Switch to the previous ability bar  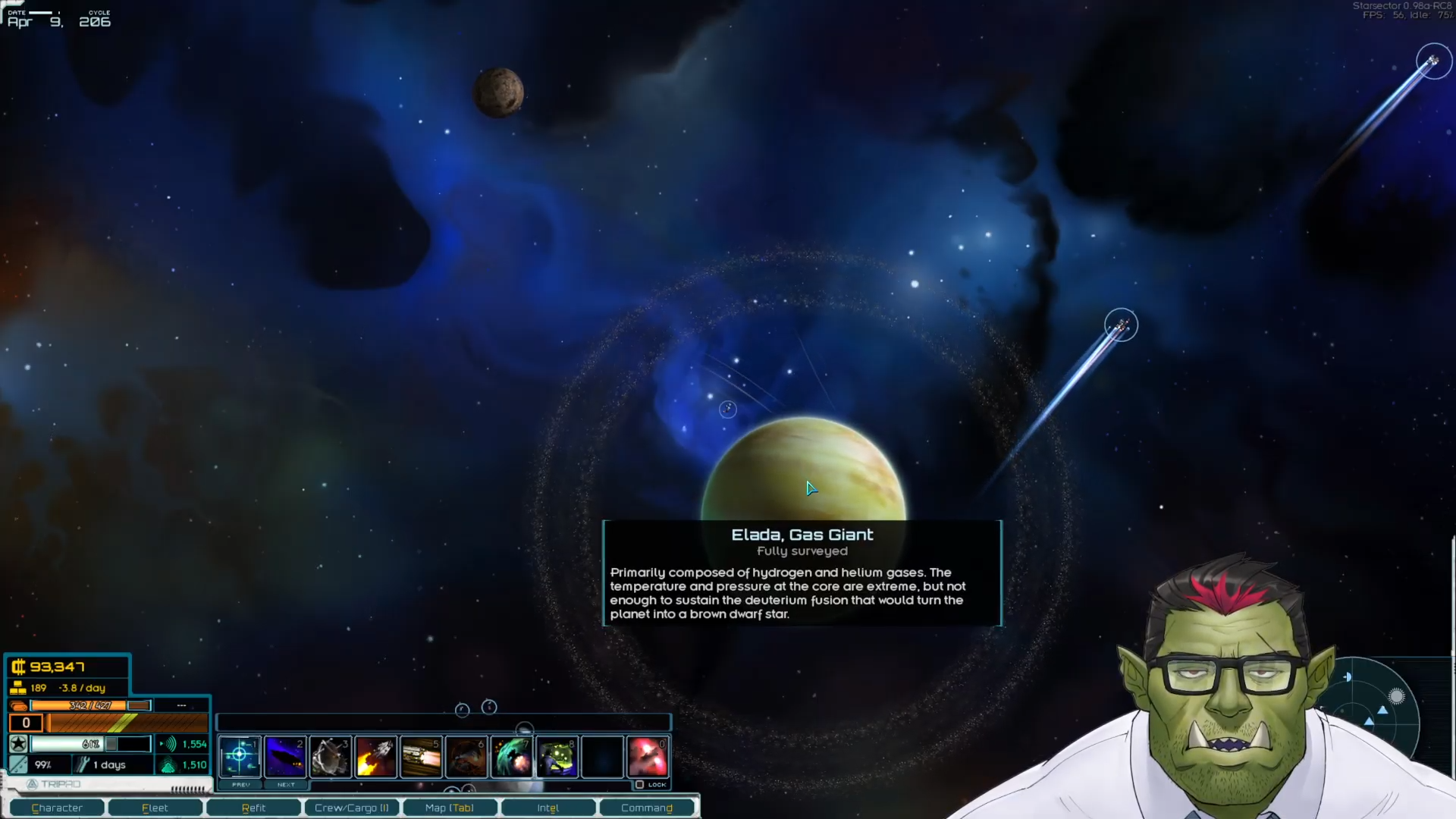[x=241, y=785]
